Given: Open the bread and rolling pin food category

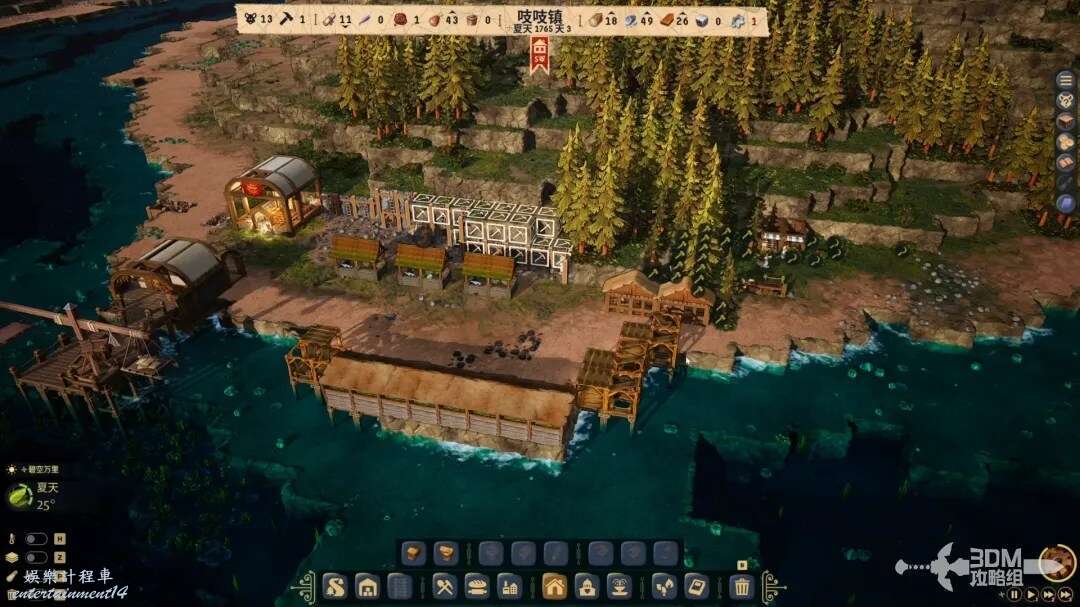Looking at the screenshot, I should [x=478, y=586].
